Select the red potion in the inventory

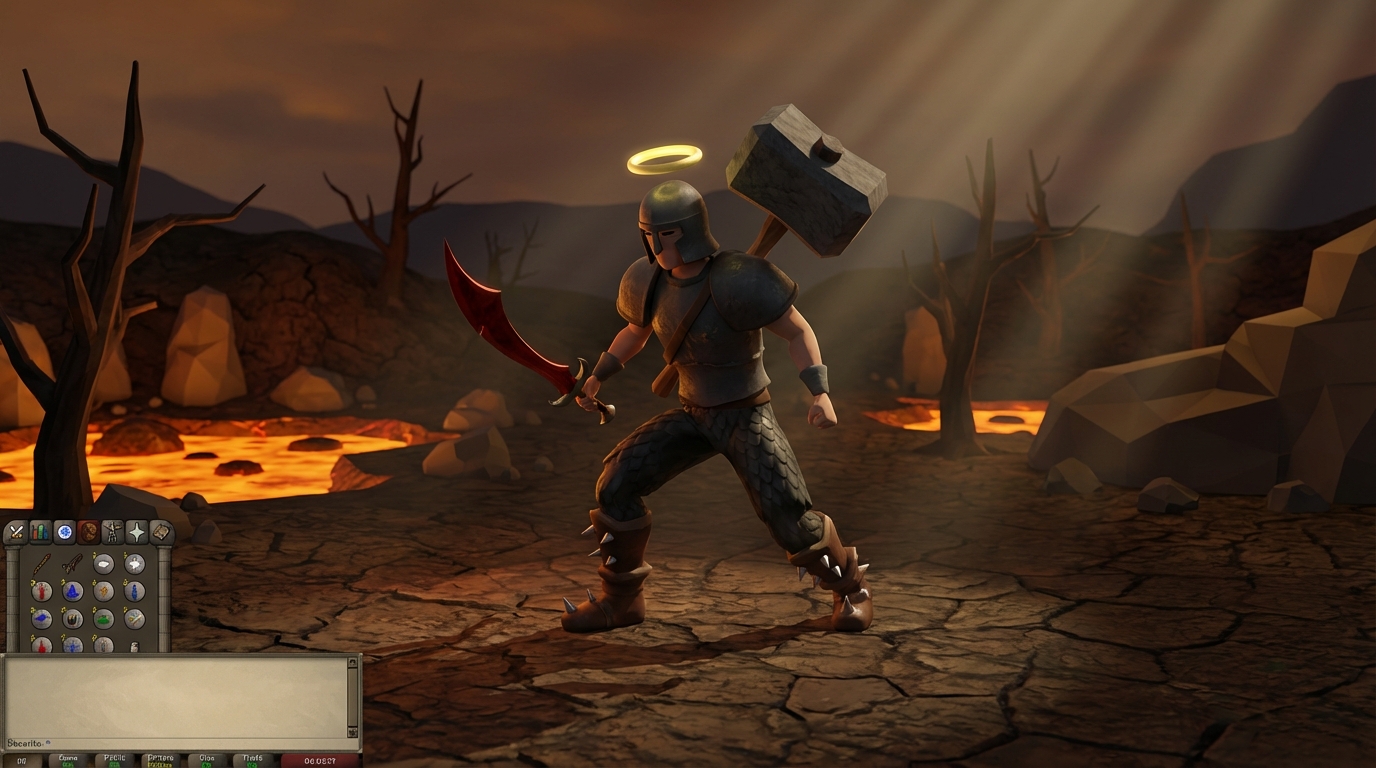(42, 591)
